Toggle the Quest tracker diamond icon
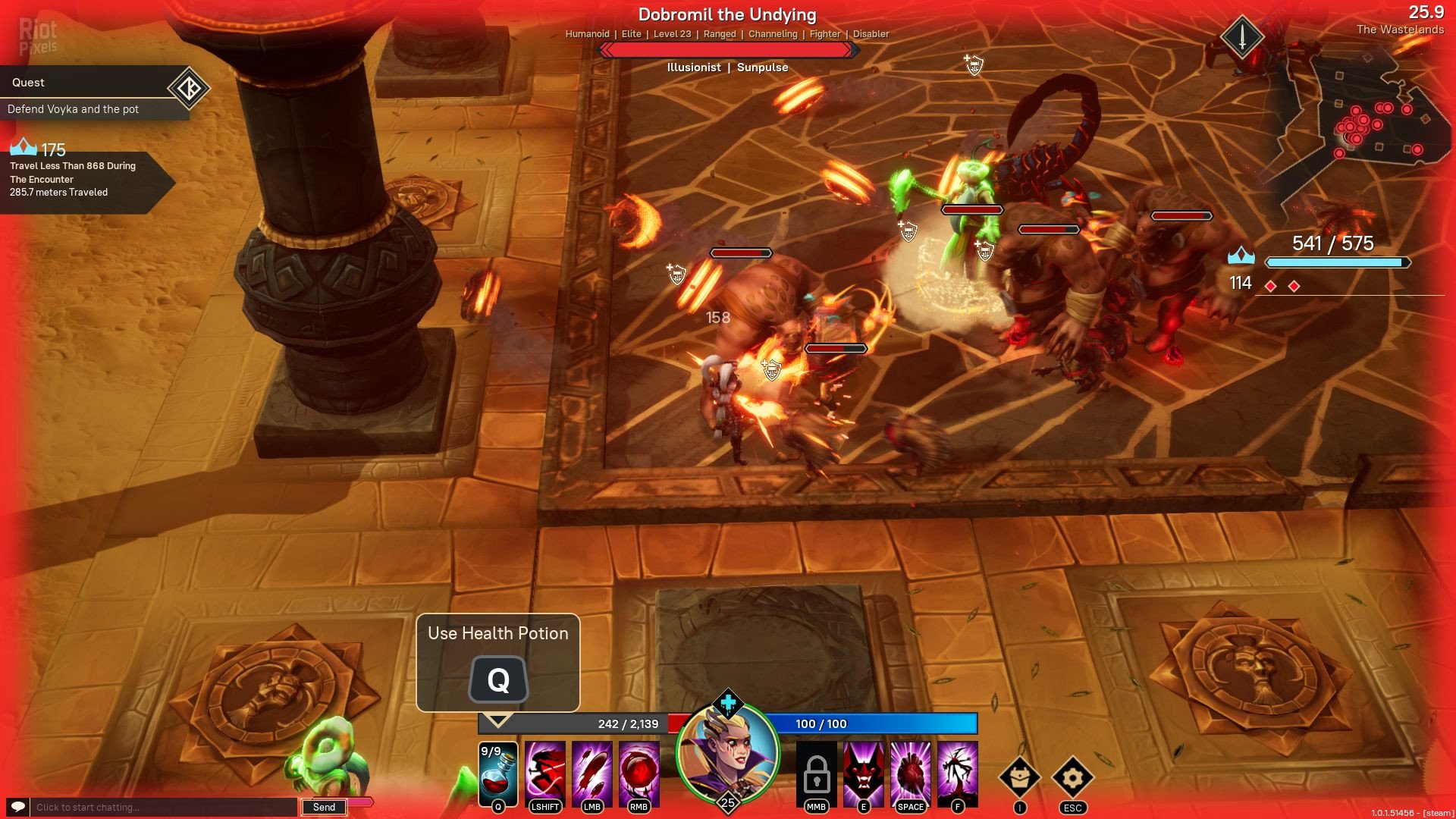 pos(188,88)
